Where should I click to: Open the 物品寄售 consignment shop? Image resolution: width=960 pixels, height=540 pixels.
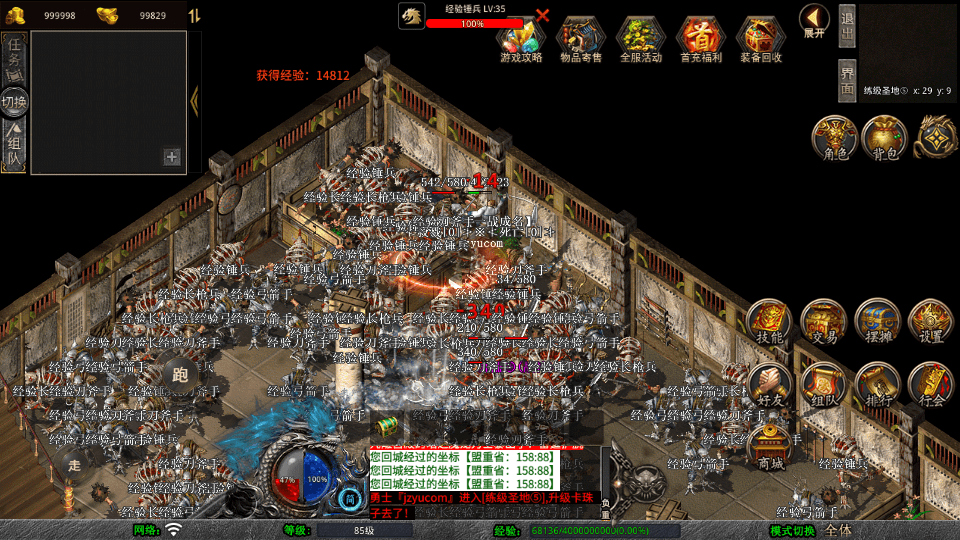tap(581, 38)
